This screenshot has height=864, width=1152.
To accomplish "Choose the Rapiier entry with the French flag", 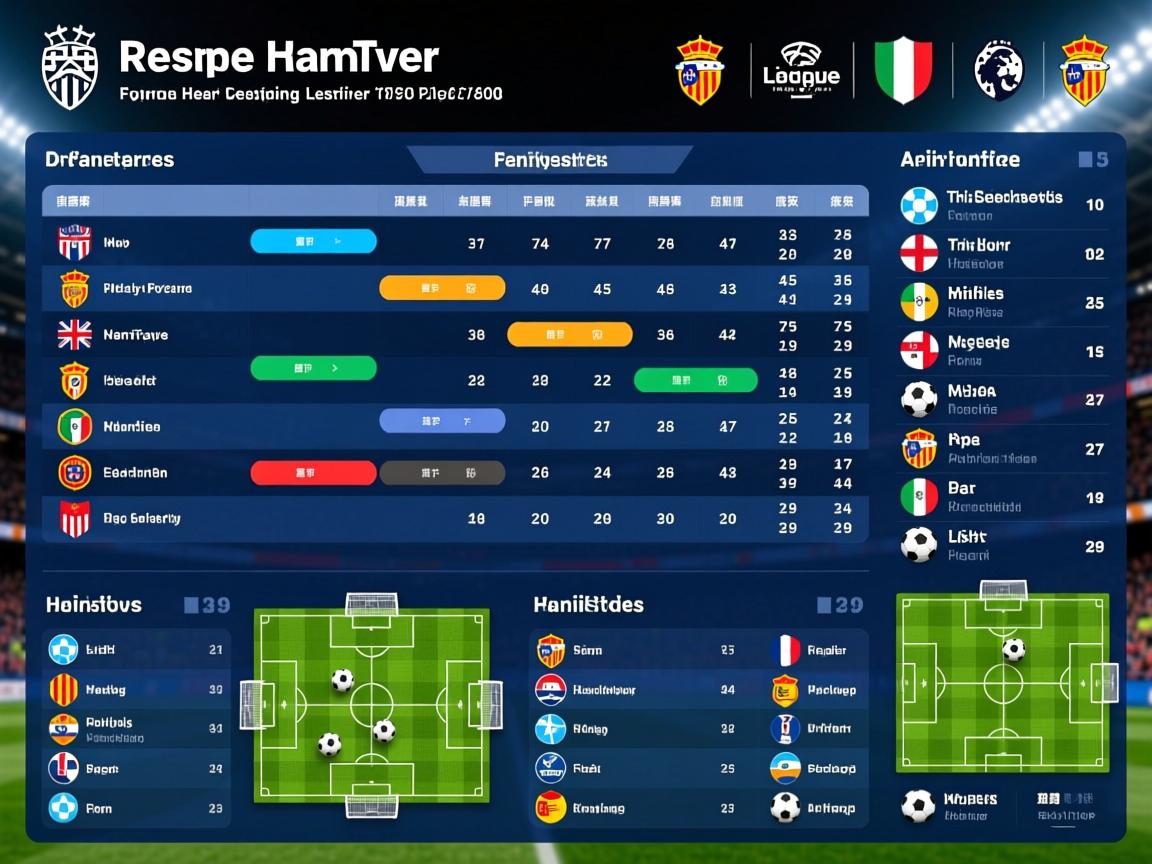I will 826,651.
